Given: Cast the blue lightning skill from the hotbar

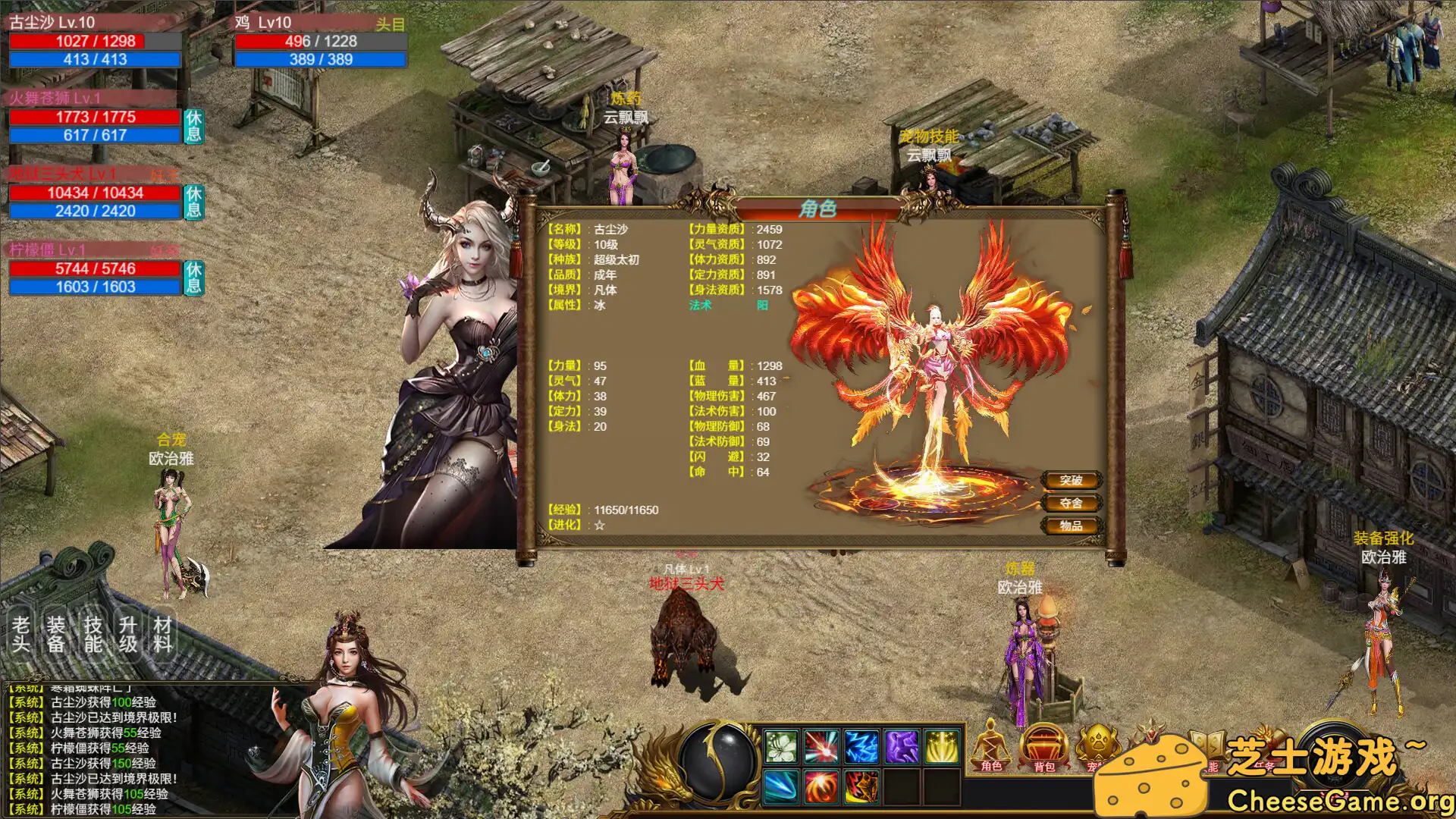Looking at the screenshot, I should [861, 747].
